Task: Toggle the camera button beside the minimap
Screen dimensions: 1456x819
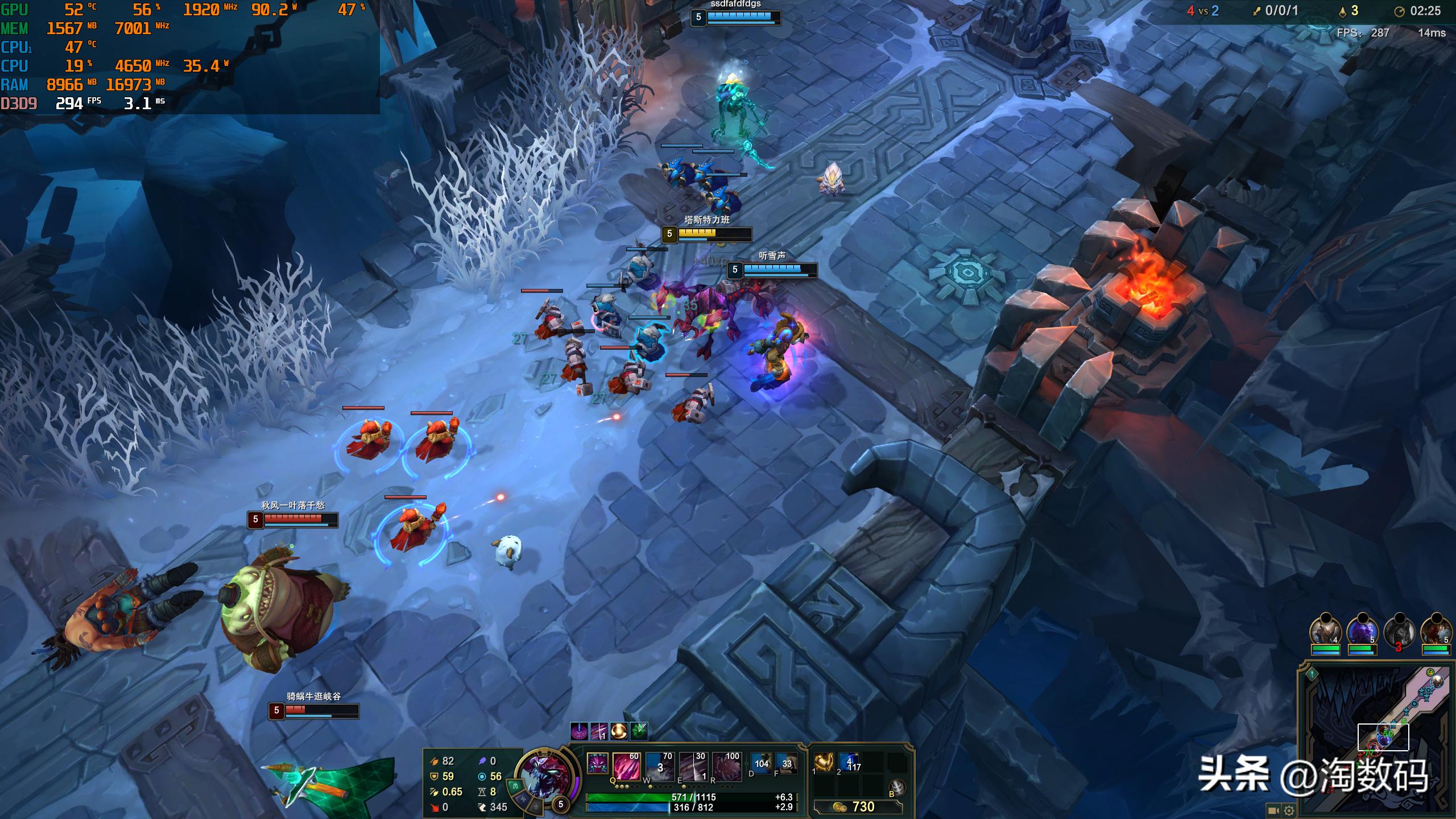Action: coord(1273,810)
